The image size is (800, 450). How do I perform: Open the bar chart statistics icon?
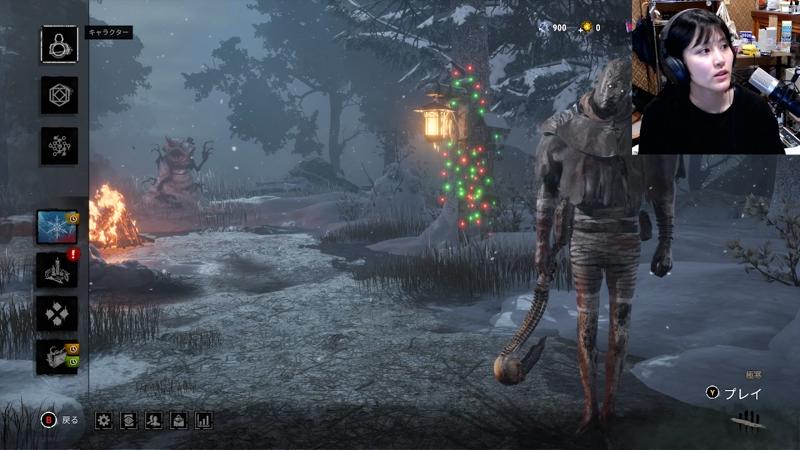[204, 420]
